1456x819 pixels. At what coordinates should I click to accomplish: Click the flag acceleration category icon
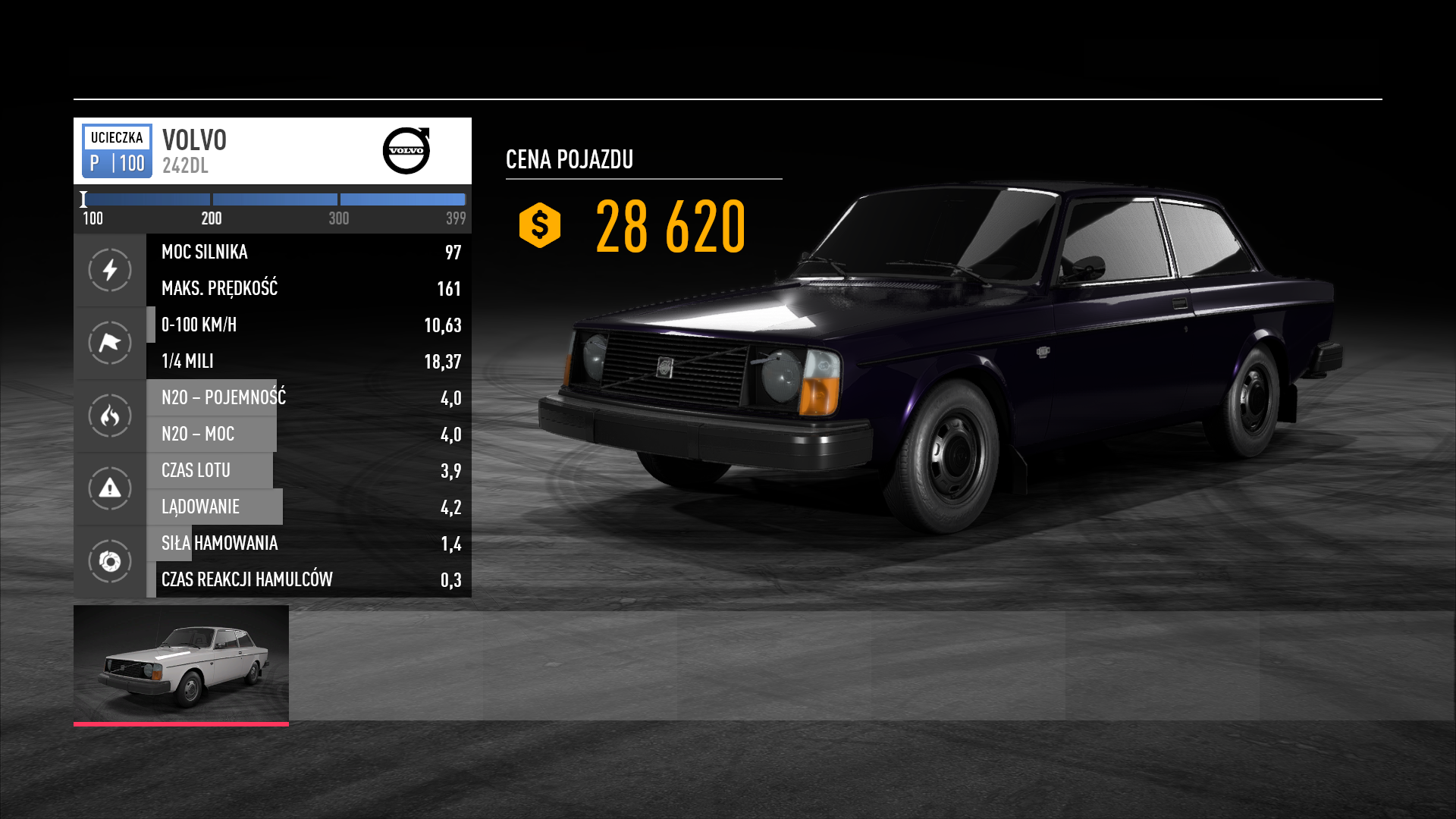tap(110, 343)
